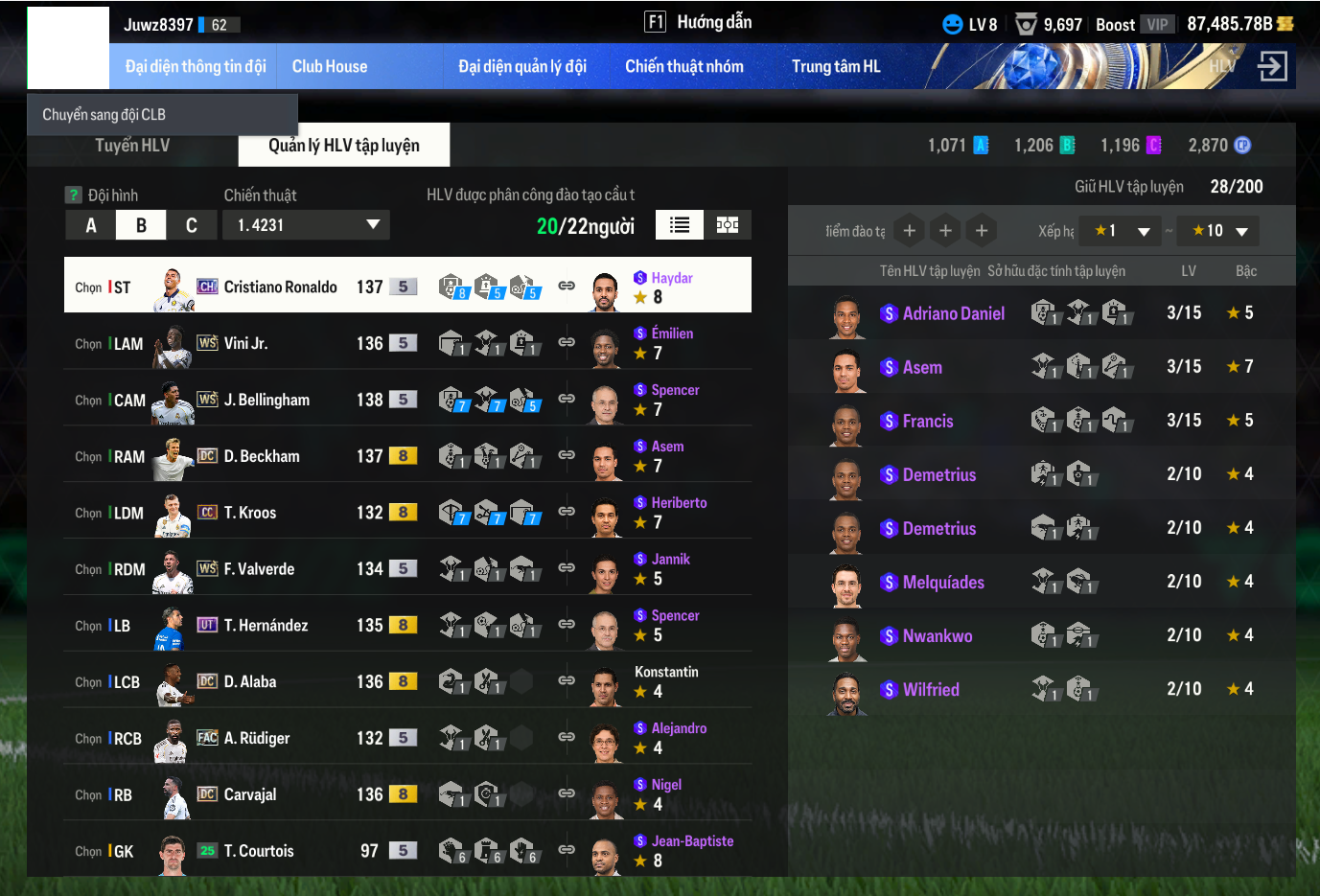Select the Cristiano Ronaldo row
The height and width of the screenshot is (896, 1320).
281,286
